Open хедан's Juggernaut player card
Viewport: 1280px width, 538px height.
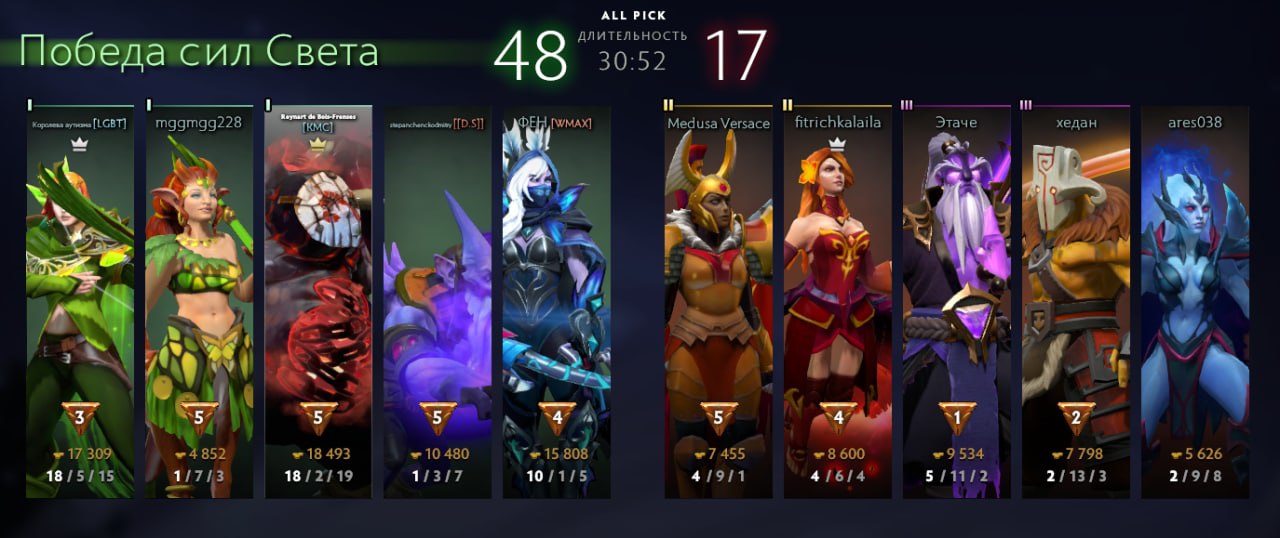click(x=1076, y=300)
